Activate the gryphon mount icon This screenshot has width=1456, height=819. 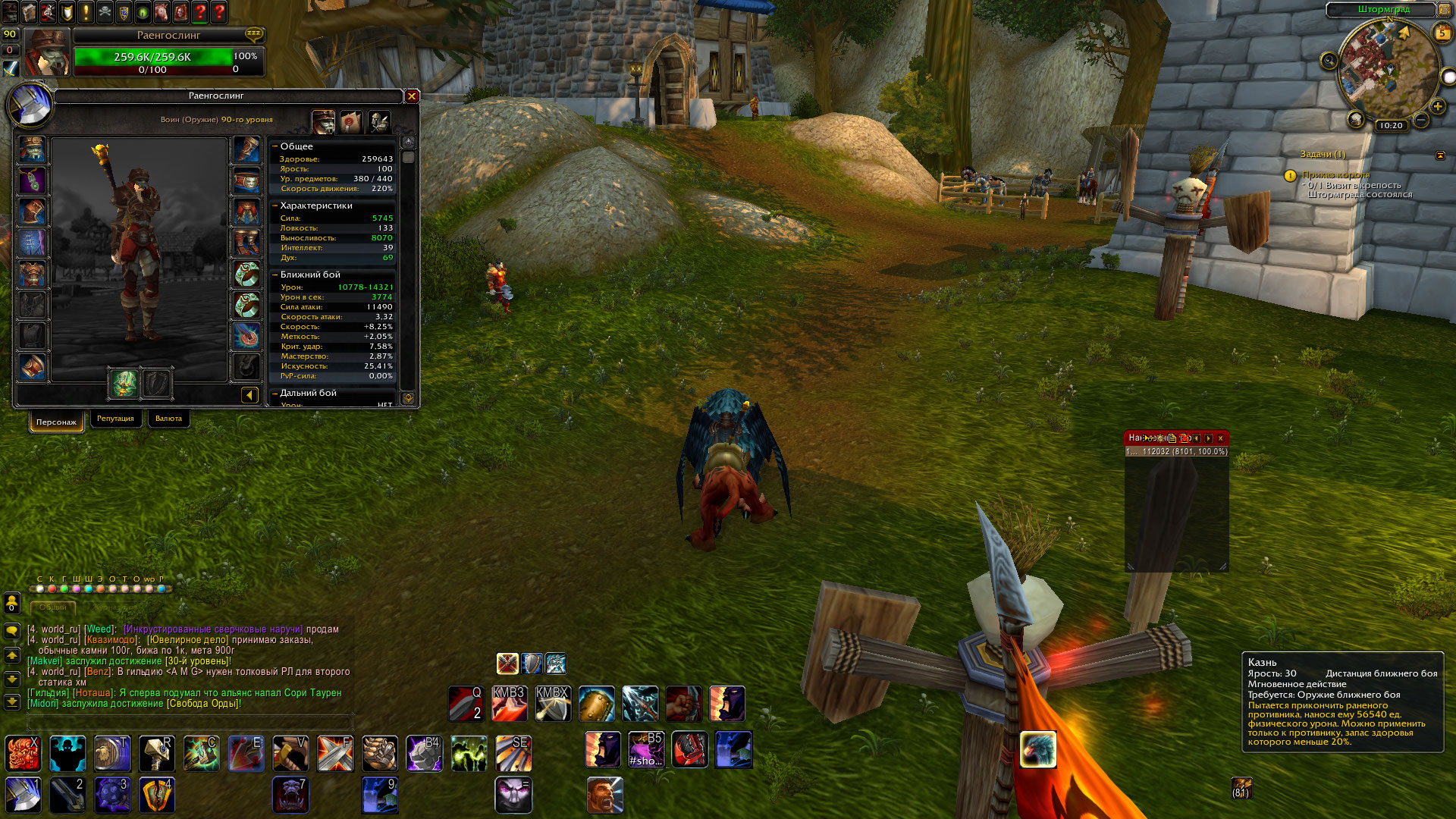tap(1037, 749)
